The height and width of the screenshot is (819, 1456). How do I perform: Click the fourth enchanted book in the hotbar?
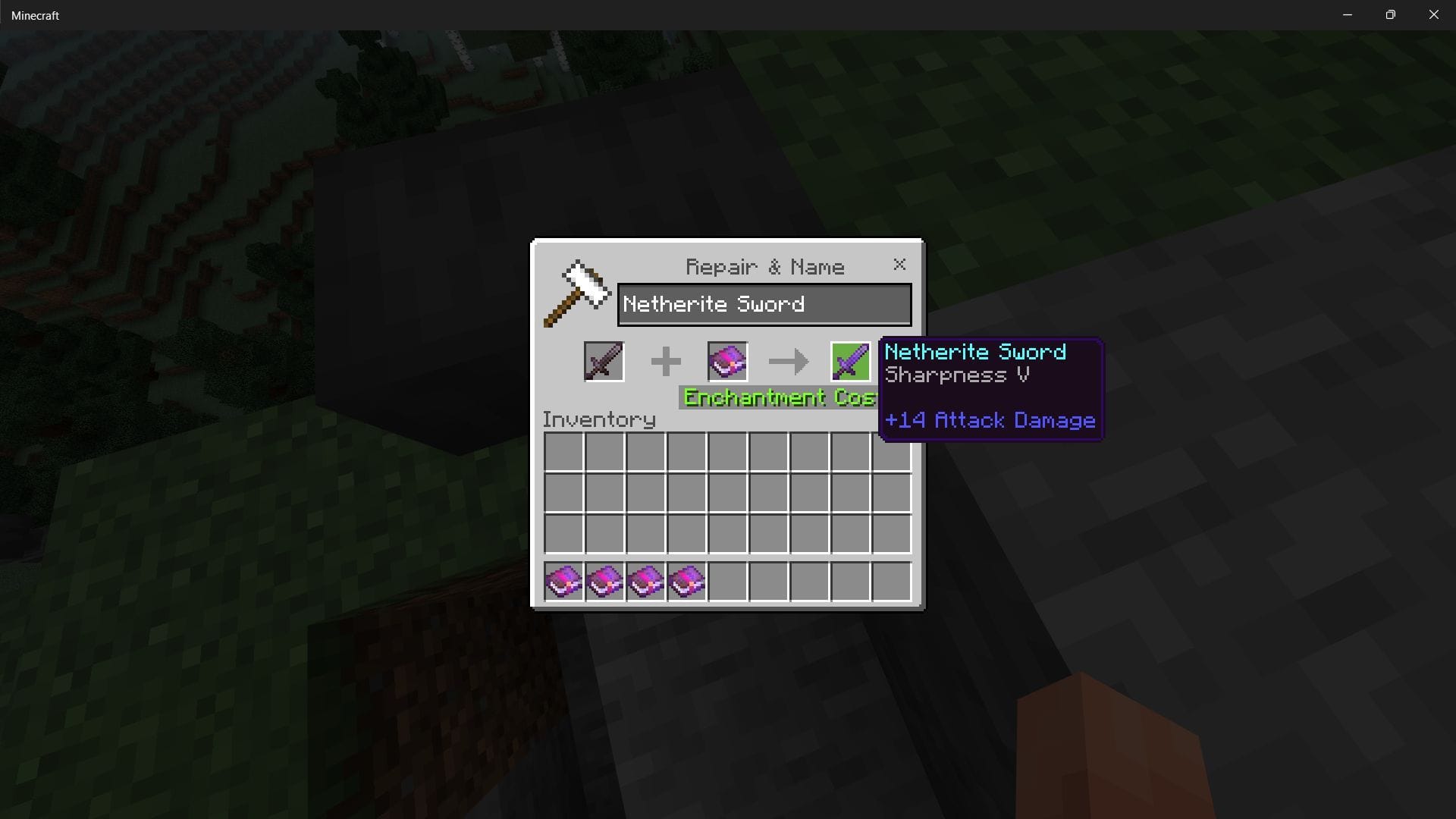coord(686,581)
